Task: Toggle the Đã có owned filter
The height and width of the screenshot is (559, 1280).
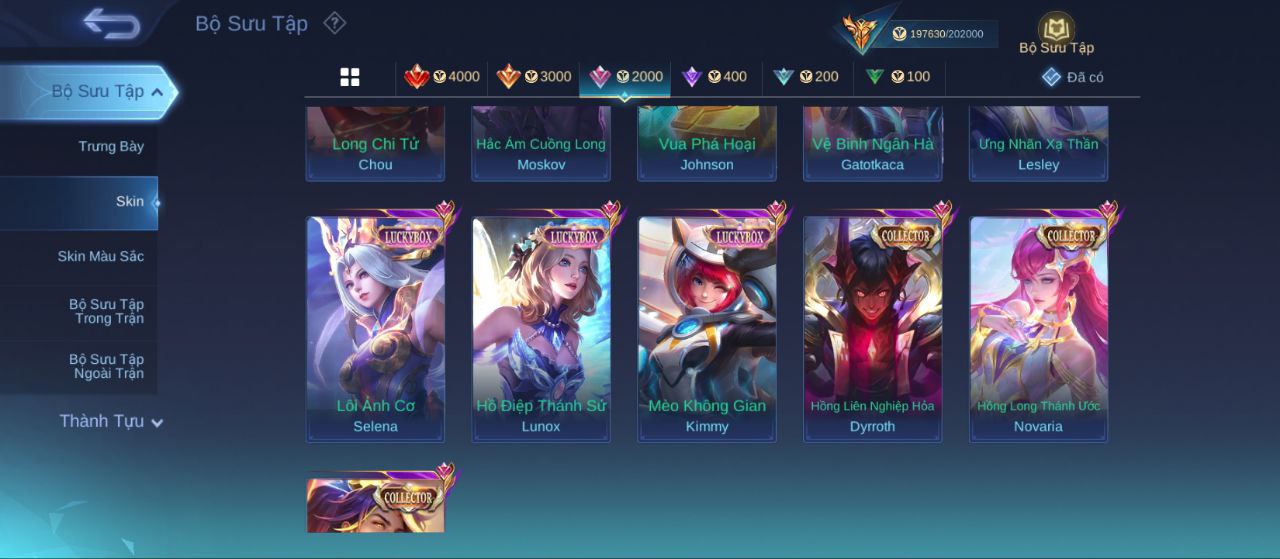Action: (1072, 77)
